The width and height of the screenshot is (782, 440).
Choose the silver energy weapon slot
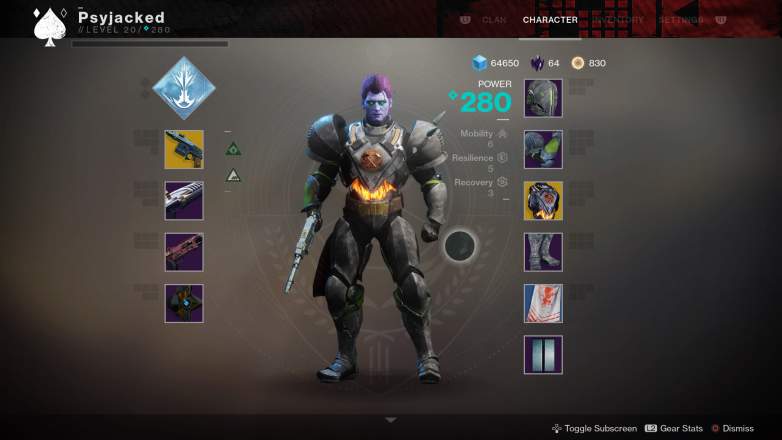(x=184, y=200)
